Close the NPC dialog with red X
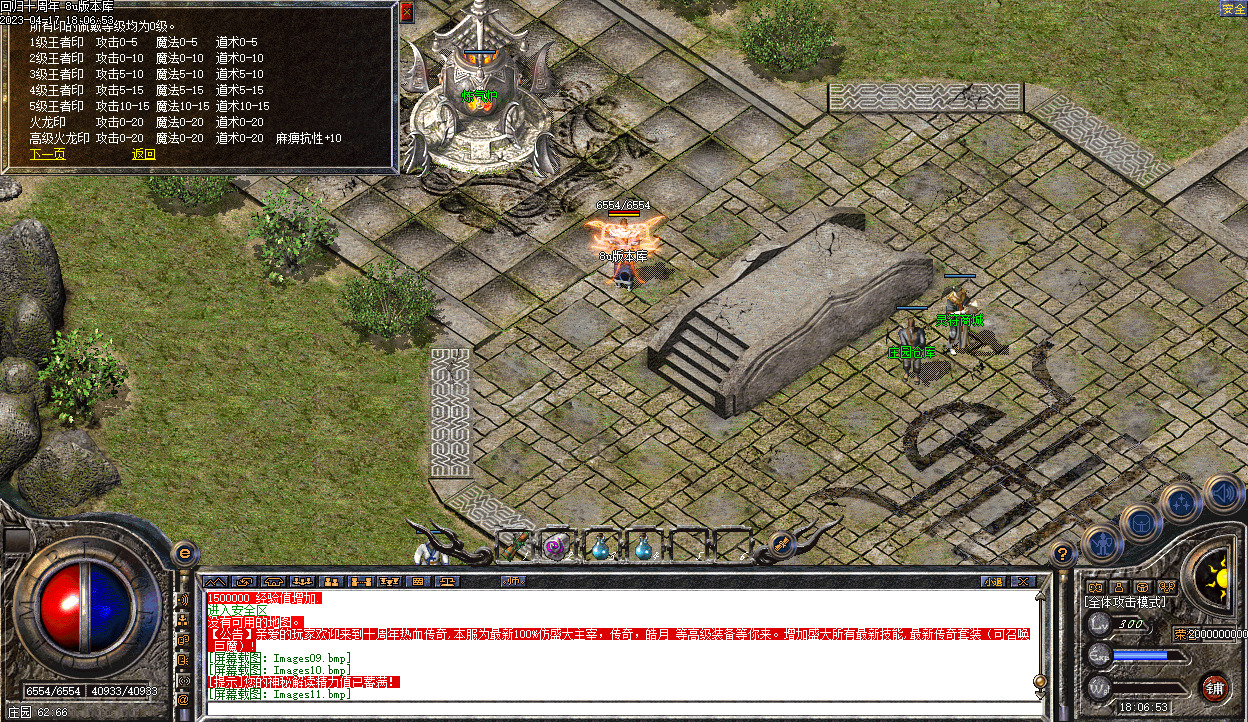This screenshot has height=722, width=1248. pos(406,13)
